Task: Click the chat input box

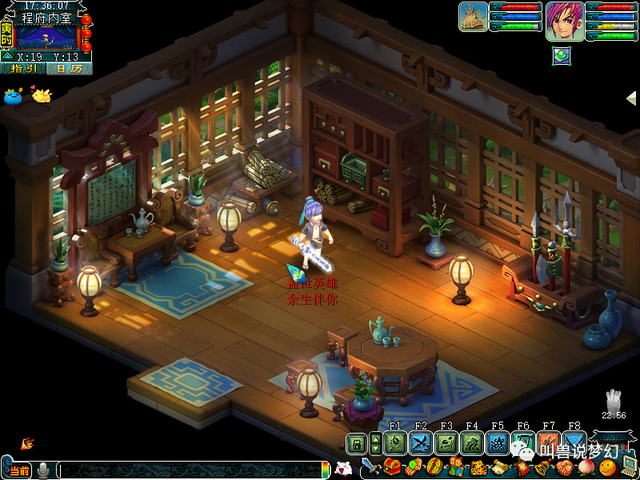Action: [x=190, y=469]
